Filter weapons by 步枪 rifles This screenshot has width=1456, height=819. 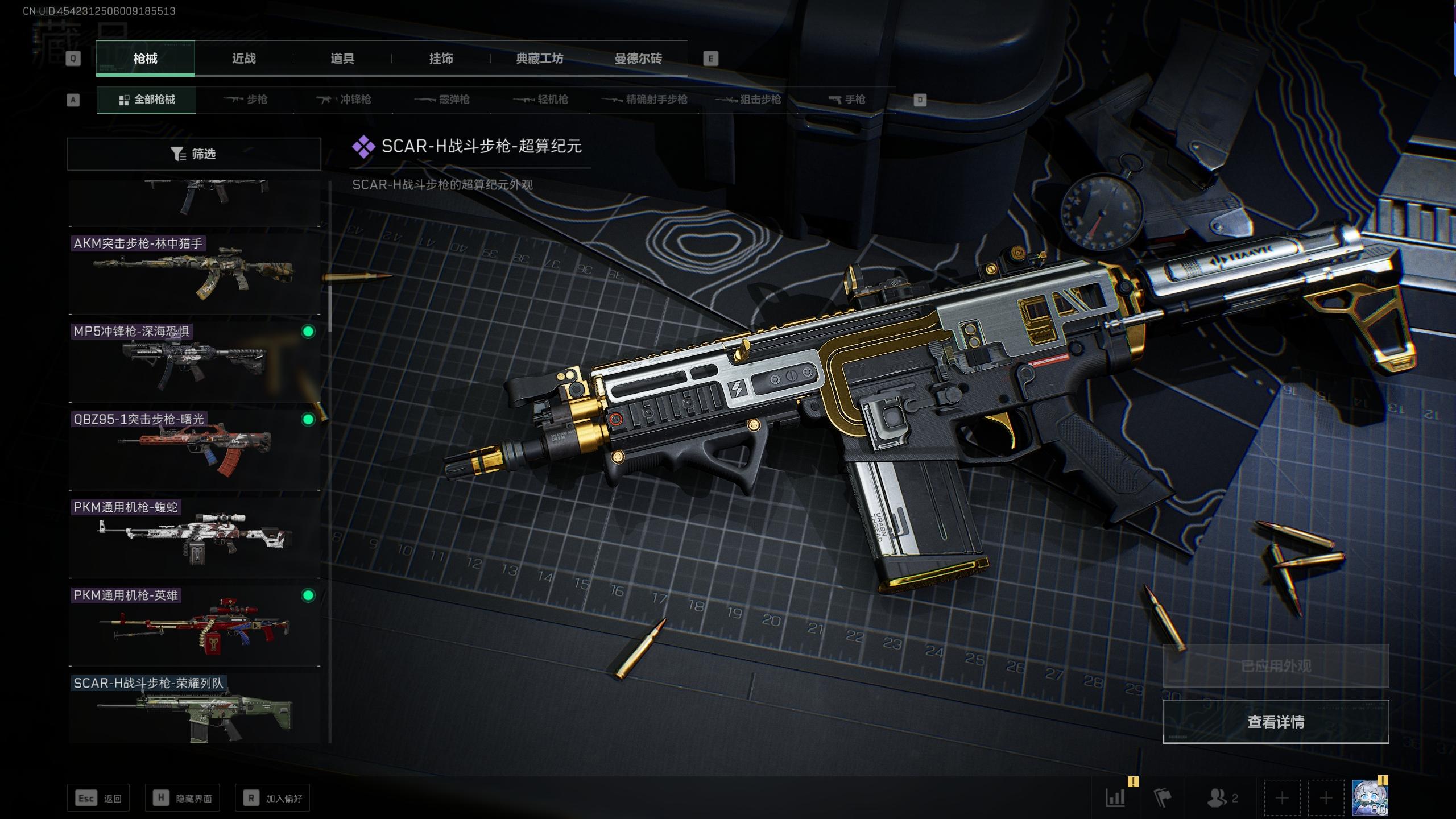point(246,100)
